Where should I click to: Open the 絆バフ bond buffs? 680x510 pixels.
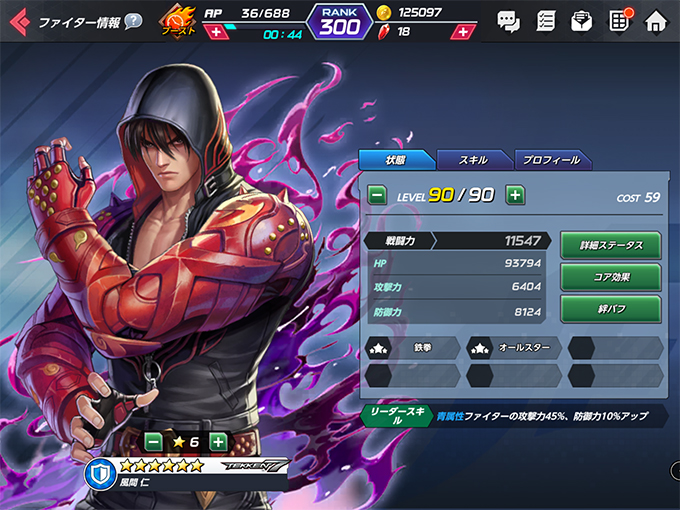(x=609, y=308)
